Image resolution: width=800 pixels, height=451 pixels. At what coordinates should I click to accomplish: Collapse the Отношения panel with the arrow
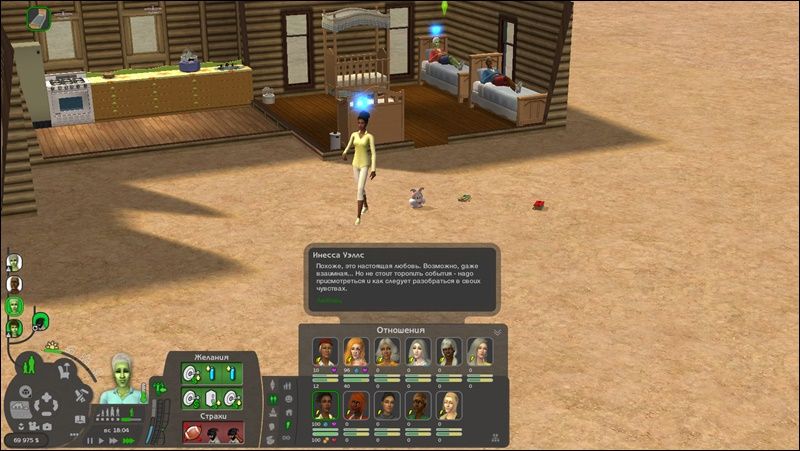(x=497, y=331)
